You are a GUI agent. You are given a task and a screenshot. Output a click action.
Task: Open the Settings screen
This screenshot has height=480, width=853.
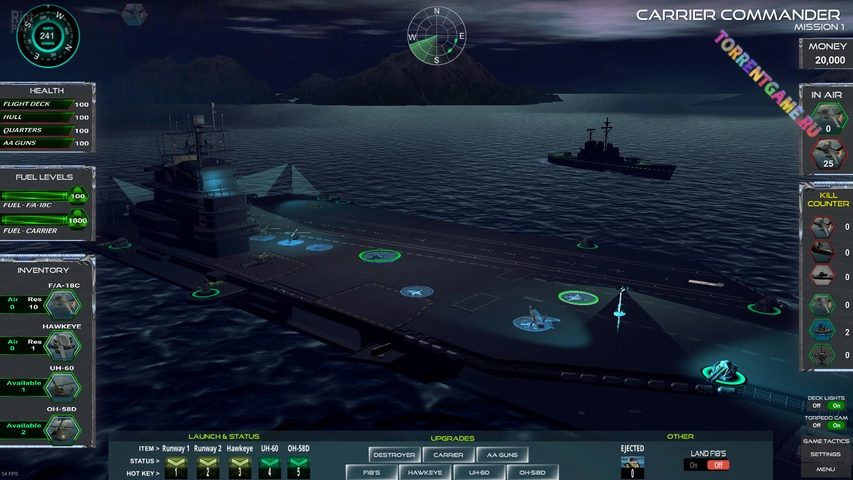(x=826, y=455)
